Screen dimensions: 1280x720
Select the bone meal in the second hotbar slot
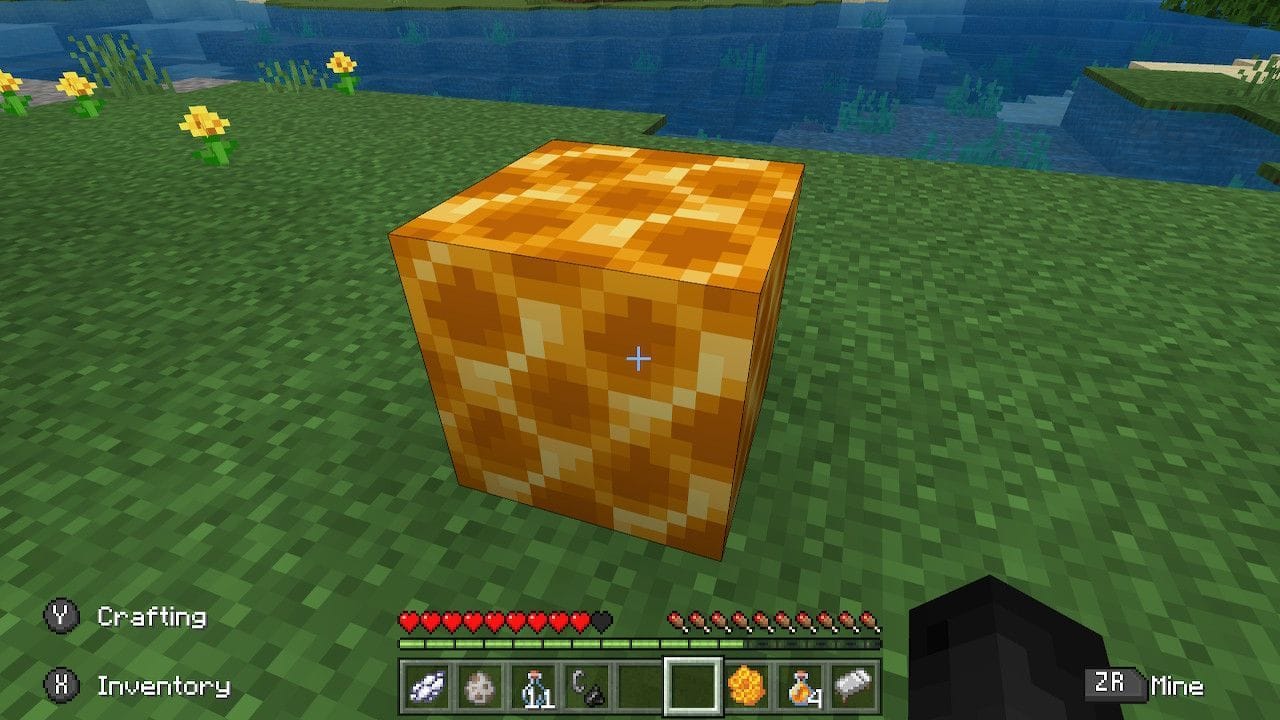pos(482,686)
